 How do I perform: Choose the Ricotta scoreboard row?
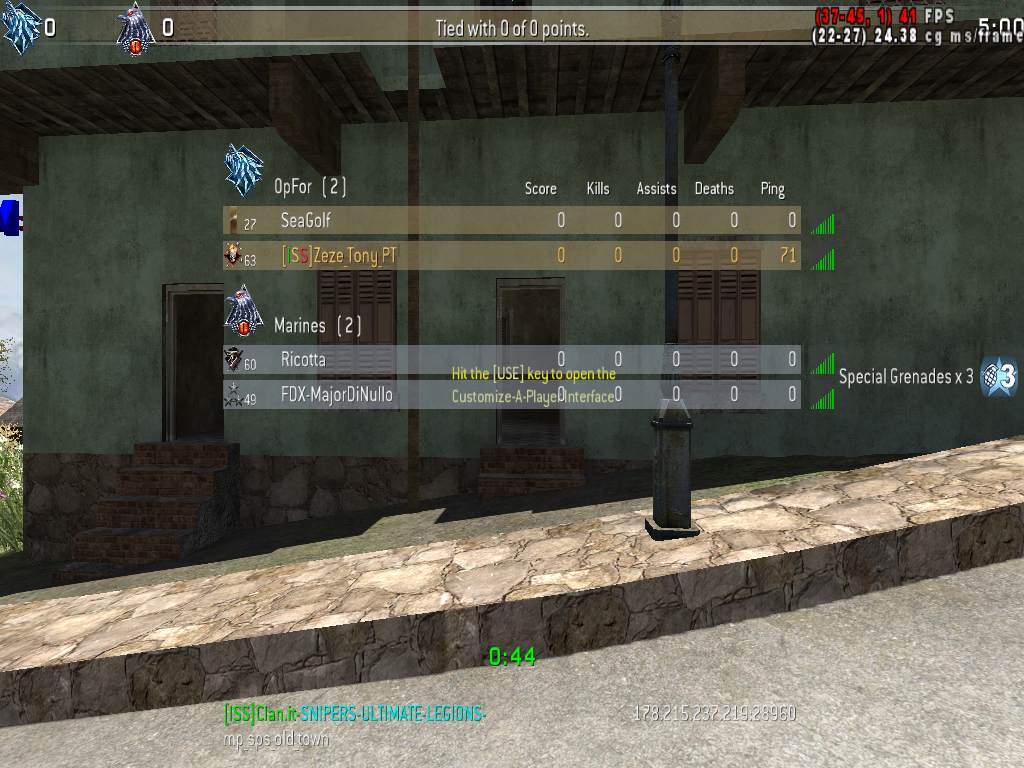511,359
